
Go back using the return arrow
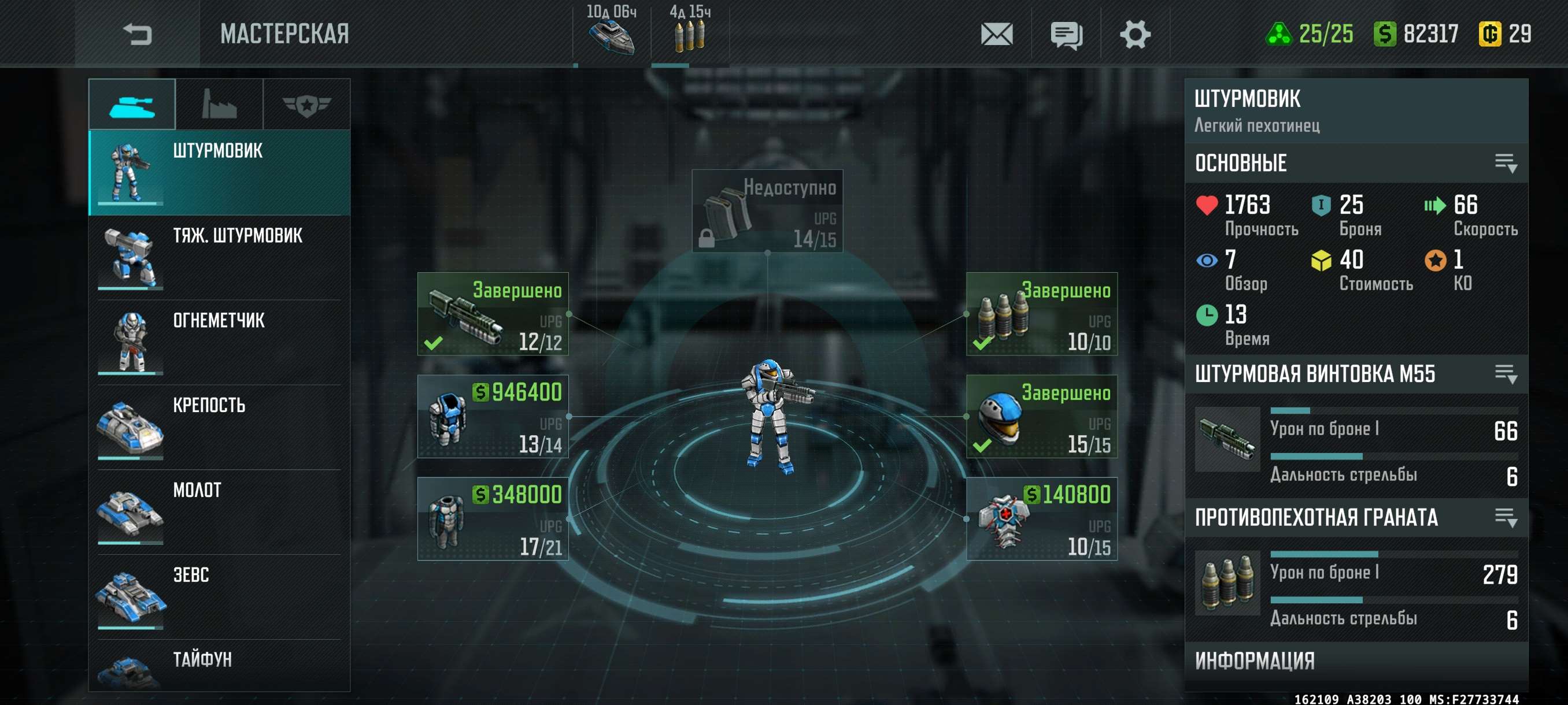click(x=137, y=34)
